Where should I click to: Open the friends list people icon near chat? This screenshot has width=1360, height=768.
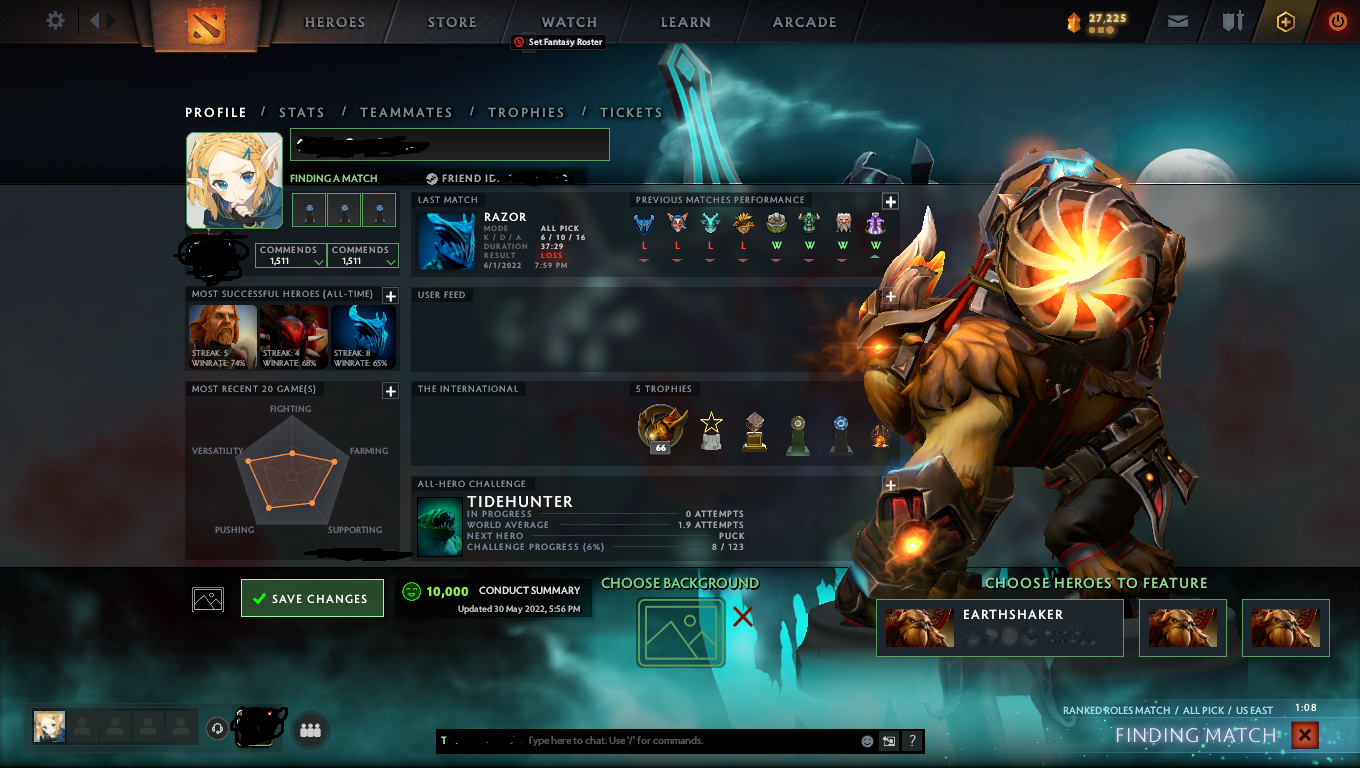[310, 730]
